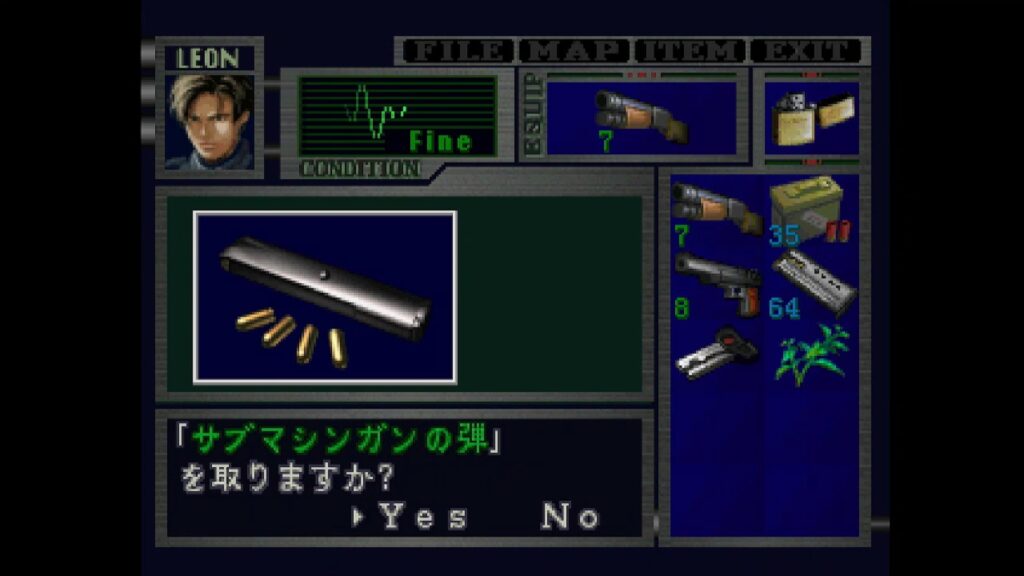The height and width of the screenshot is (576, 1024).
Task: Open the FILE menu tab
Action: pos(457,51)
